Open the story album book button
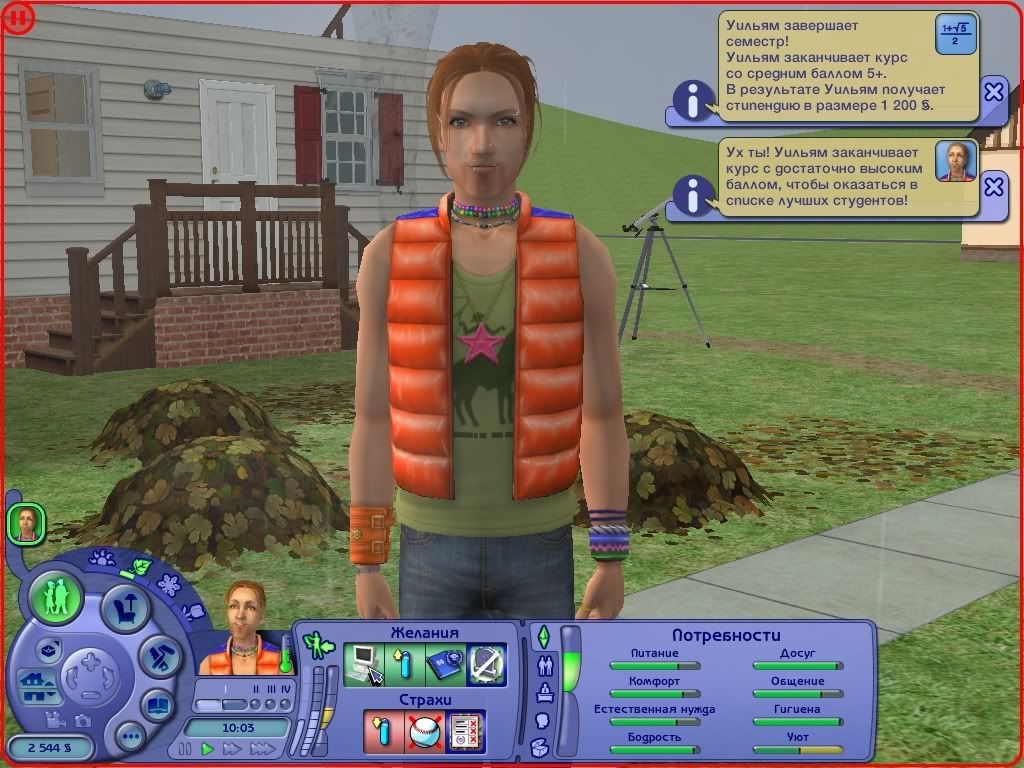 pos(156,704)
